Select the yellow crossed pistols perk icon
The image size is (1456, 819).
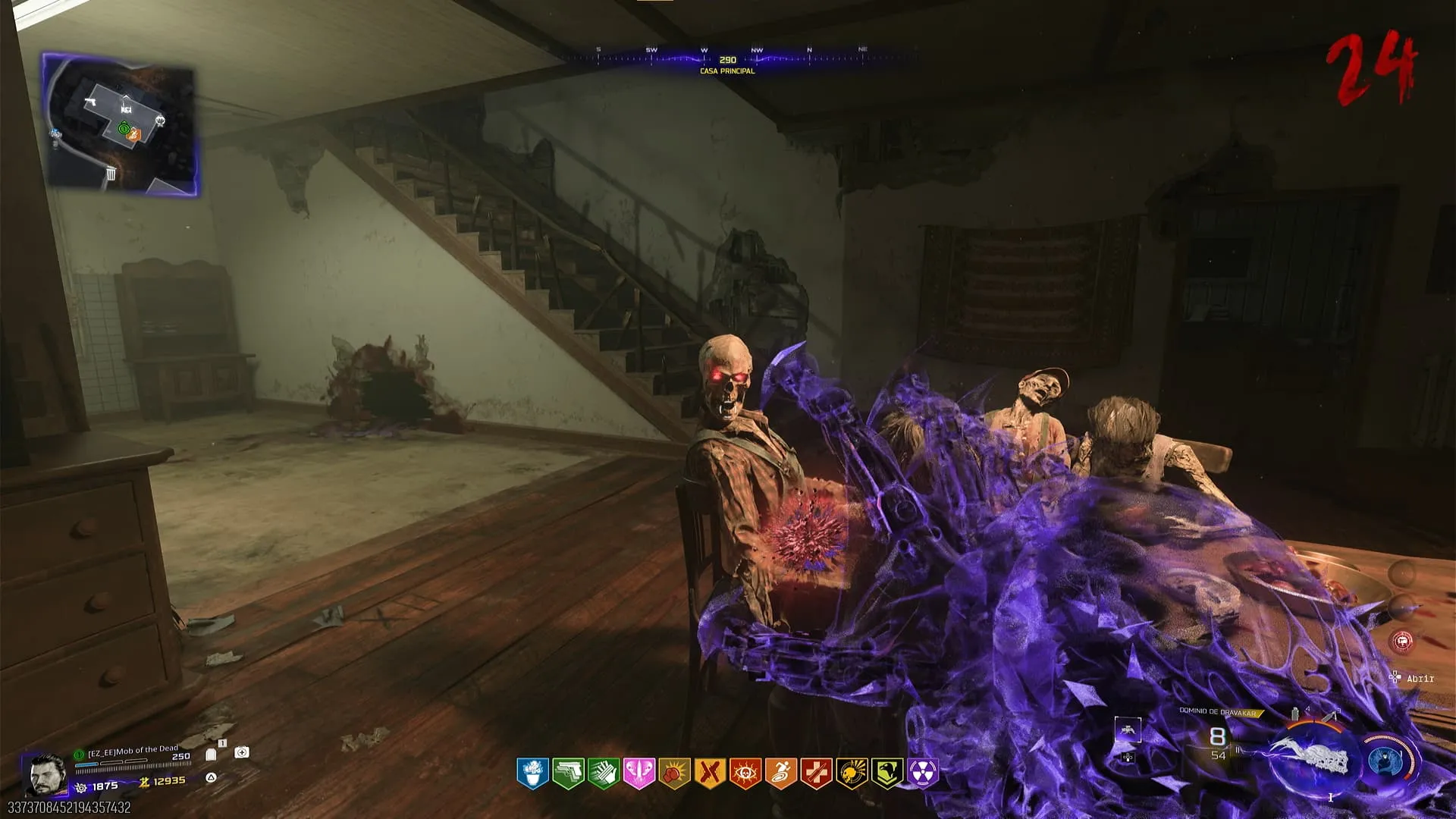coord(710,773)
